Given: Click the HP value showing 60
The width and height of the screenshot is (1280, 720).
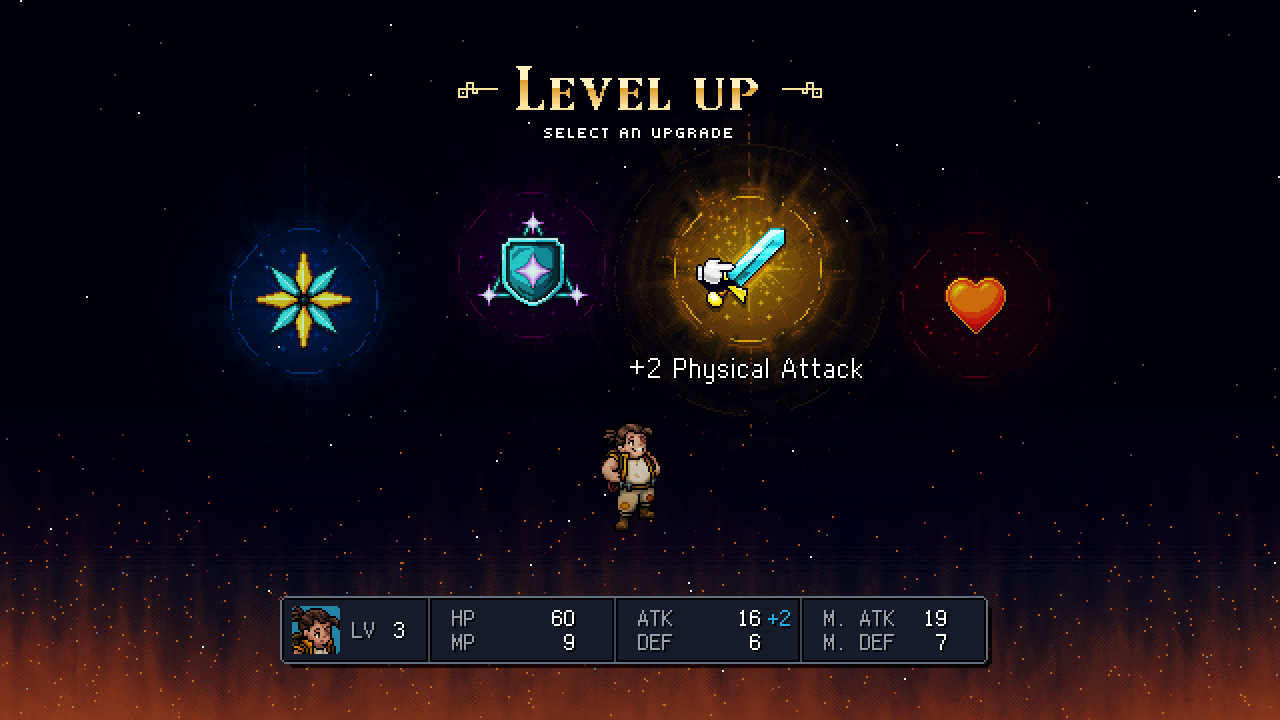Looking at the screenshot, I should [563, 617].
